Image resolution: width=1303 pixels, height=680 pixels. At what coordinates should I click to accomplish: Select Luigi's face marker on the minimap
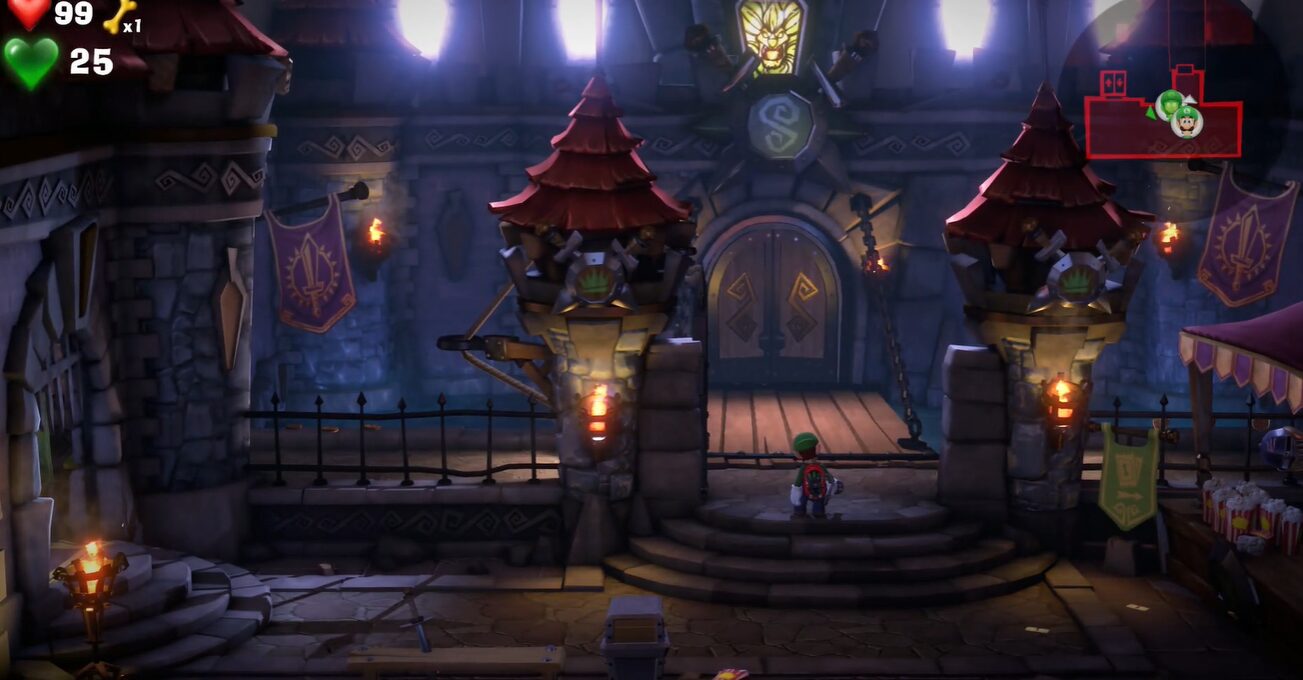(1187, 122)
